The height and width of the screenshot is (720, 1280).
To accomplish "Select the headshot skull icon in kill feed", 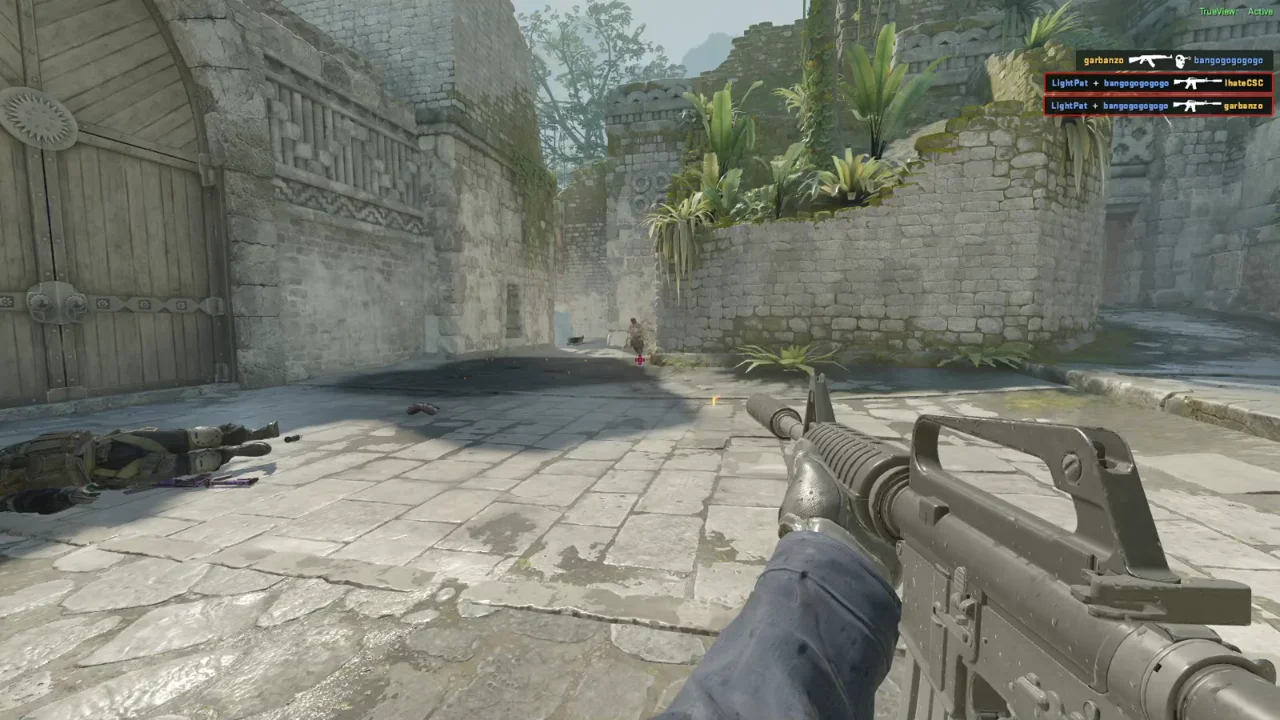I will 1182,60.
